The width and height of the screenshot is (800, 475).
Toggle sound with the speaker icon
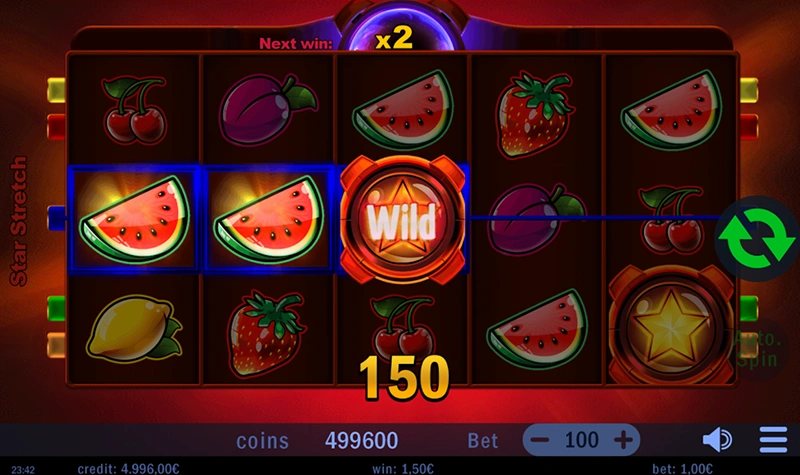pyautogui.click(x=717, y=439)
